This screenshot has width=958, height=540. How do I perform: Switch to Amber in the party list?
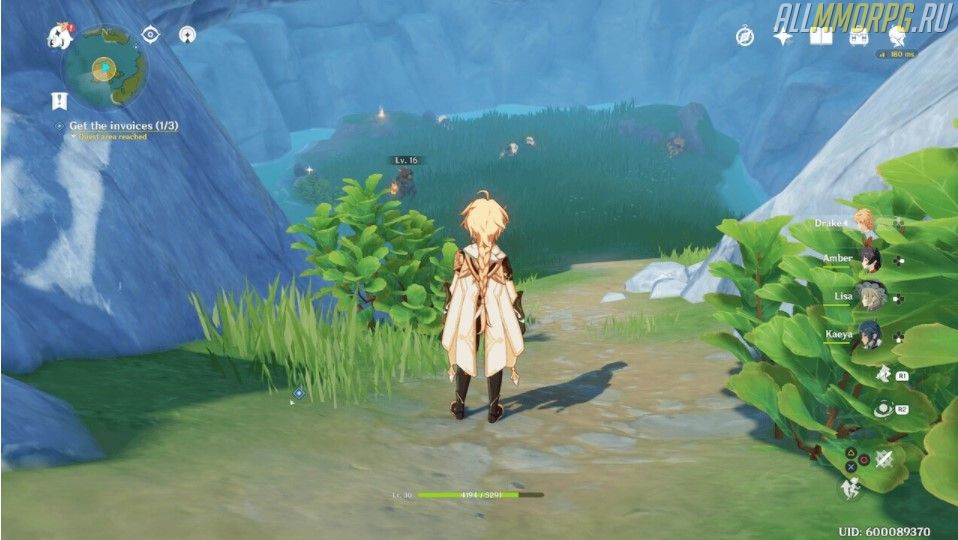click(x=869, y=259)
